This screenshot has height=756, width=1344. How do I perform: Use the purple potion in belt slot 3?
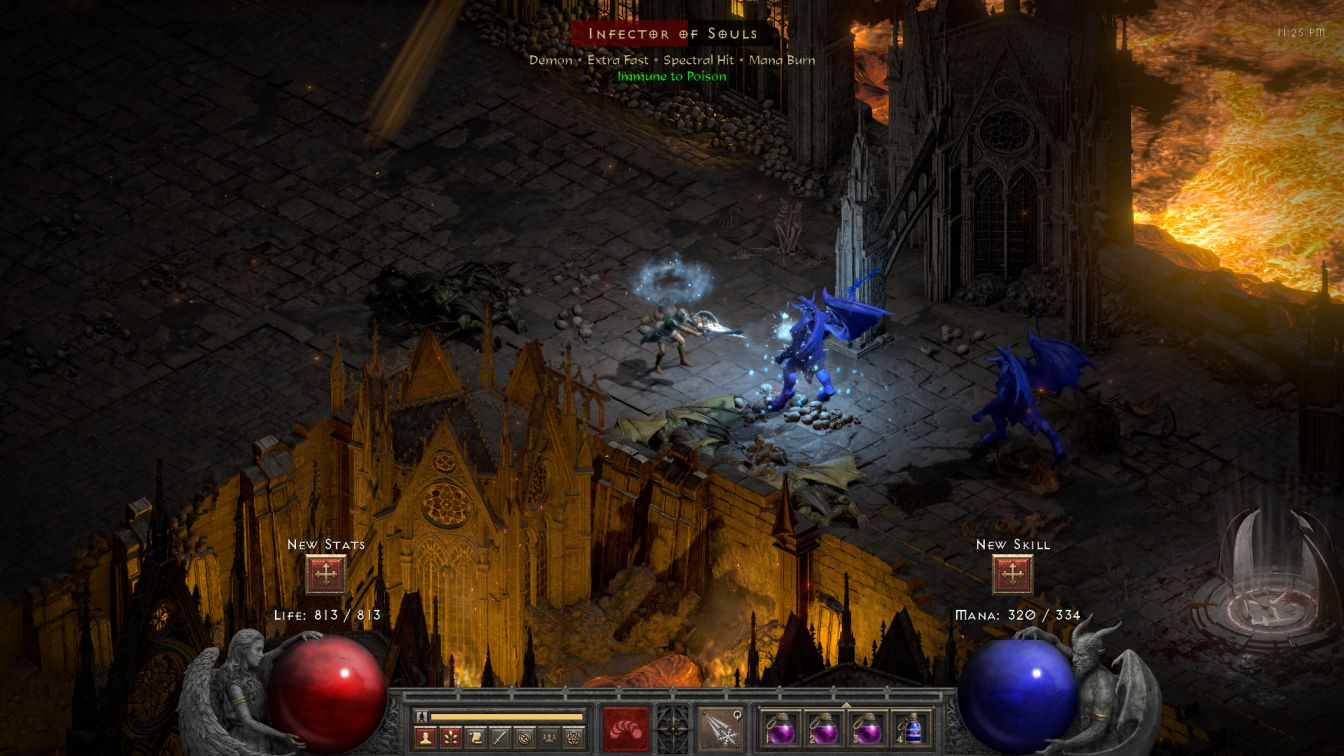866,728
